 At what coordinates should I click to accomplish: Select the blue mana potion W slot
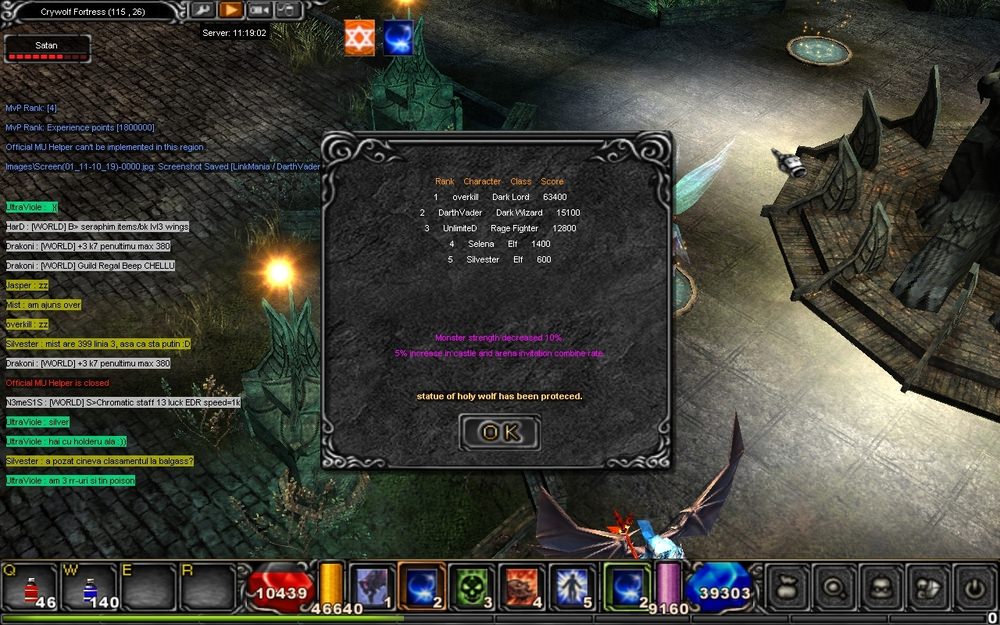91,586
